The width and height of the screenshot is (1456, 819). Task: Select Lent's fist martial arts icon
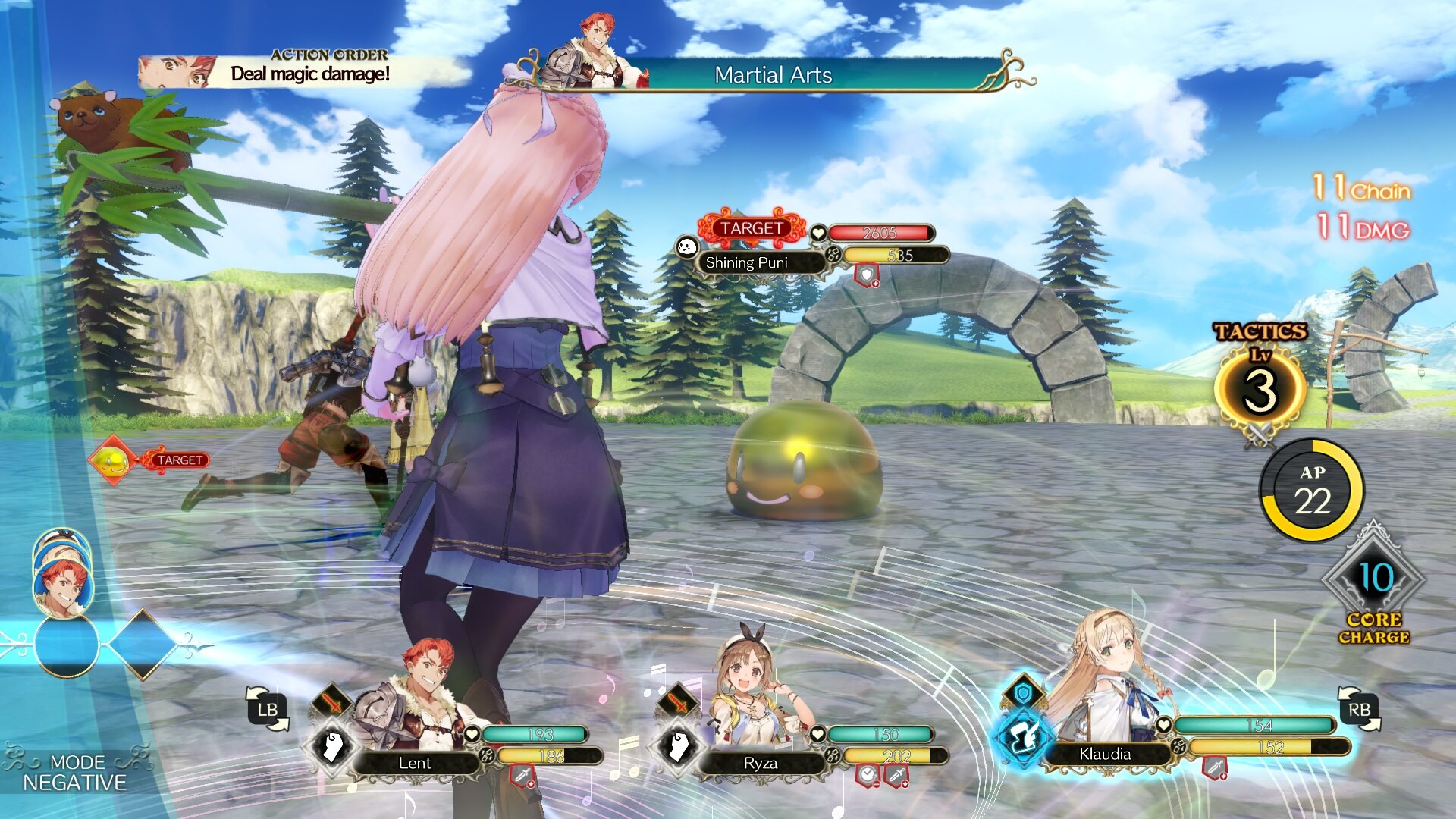click(334, 745)
